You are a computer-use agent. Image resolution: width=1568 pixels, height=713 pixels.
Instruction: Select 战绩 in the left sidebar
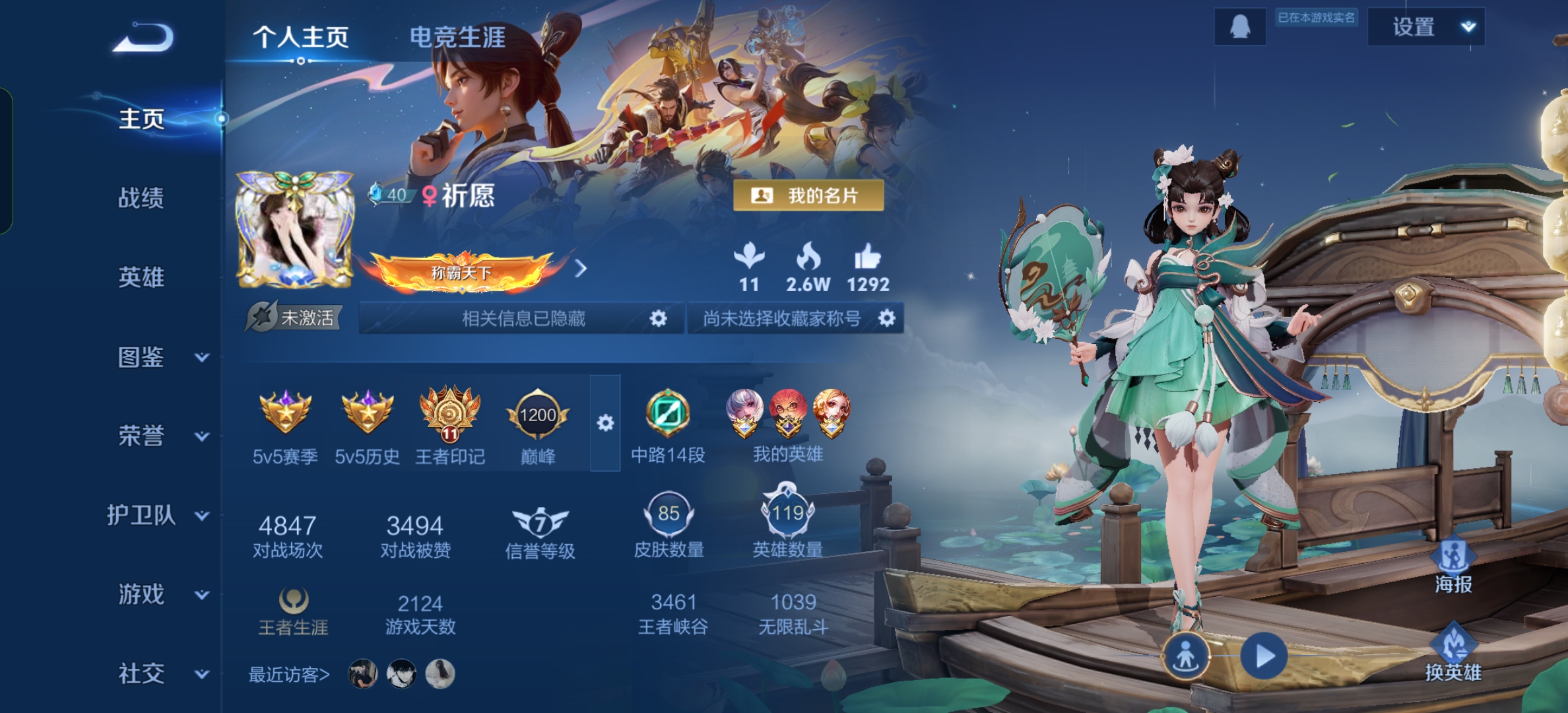(141, 199)
